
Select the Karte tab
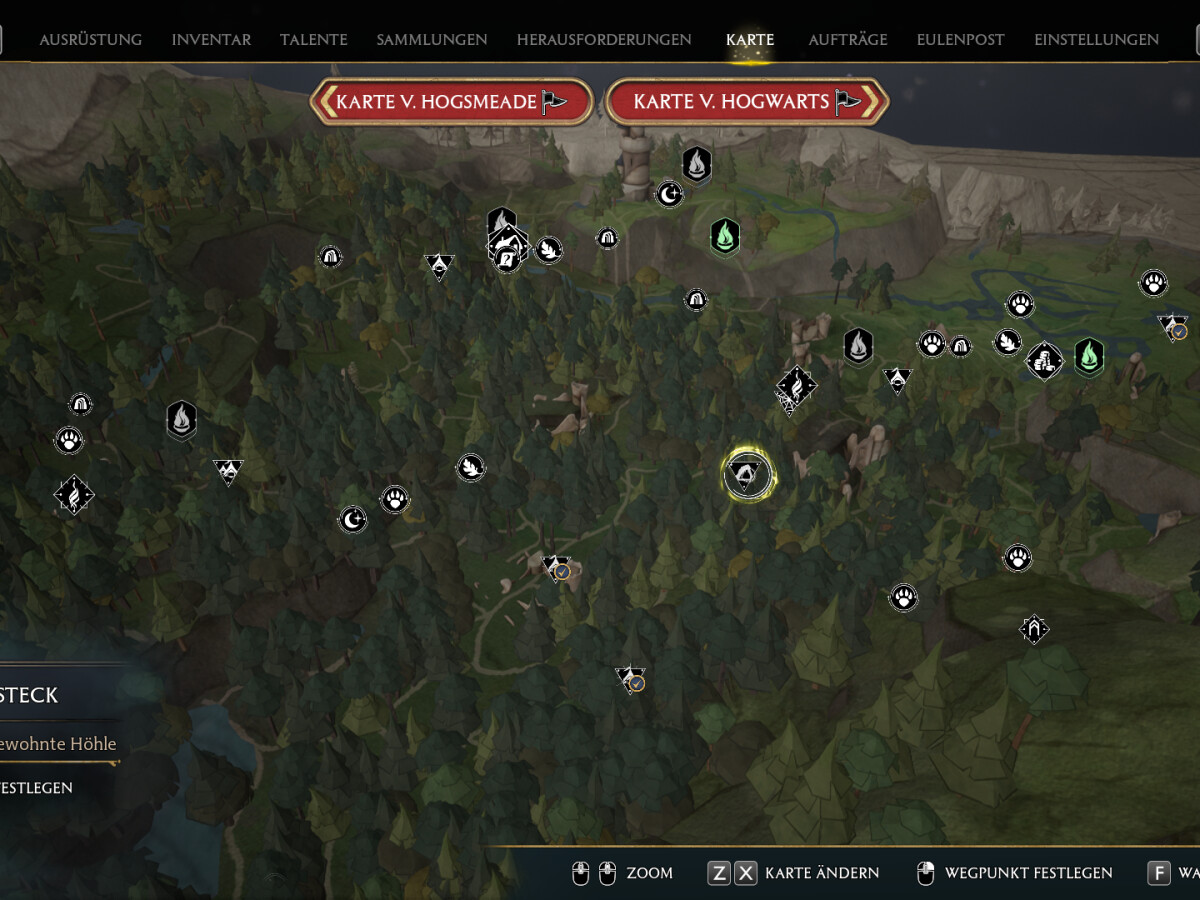pyautogui.click(x=750, y=40)
